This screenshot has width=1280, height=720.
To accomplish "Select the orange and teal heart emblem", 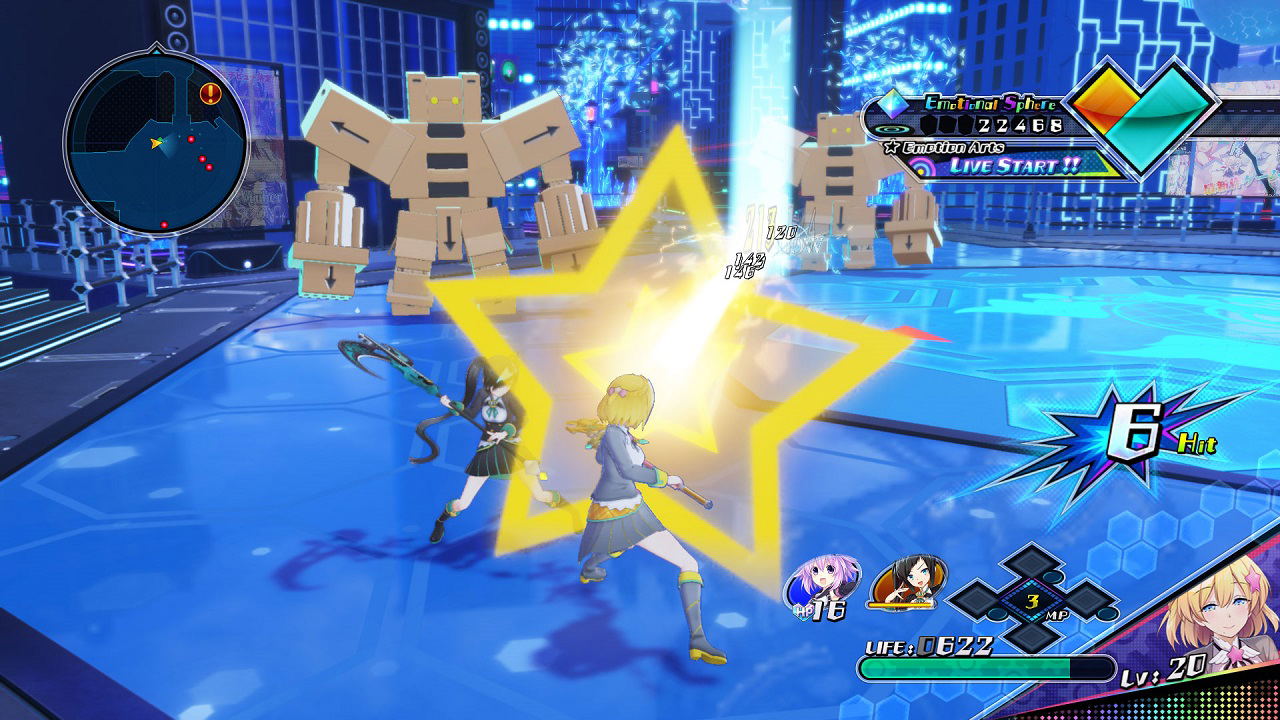I will tap(1142, 120).
